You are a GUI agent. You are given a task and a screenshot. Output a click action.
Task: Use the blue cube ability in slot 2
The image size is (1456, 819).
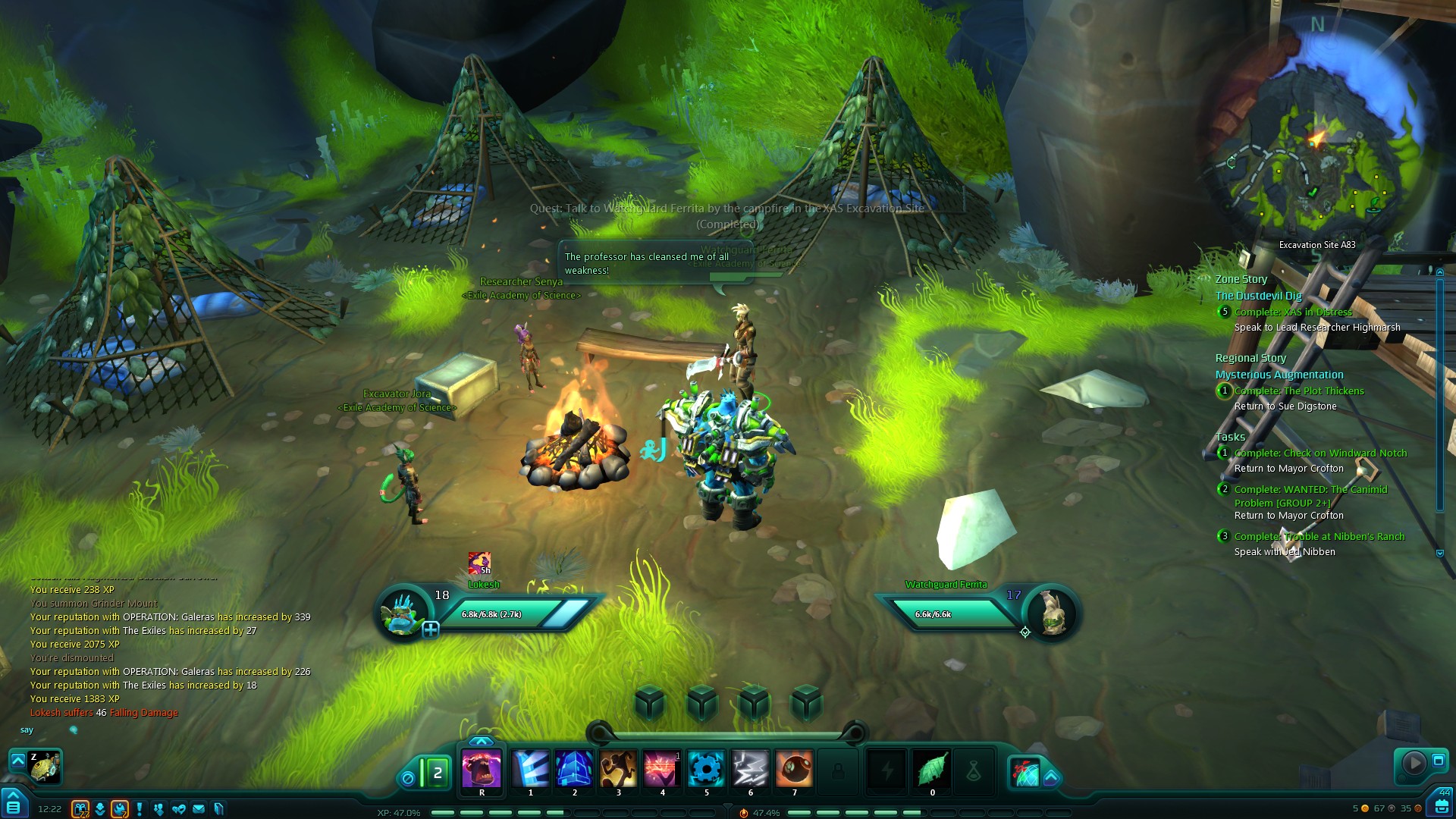[x=574, y=768]
